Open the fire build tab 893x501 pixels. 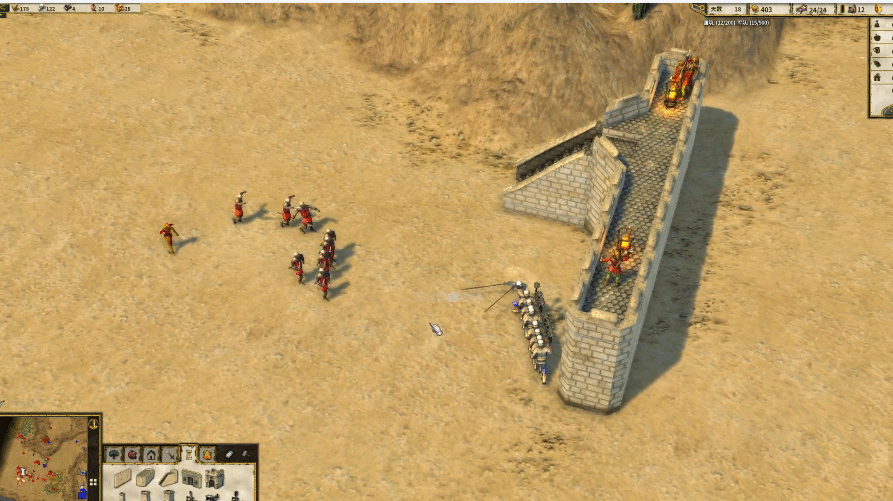(x=206, y=454)
